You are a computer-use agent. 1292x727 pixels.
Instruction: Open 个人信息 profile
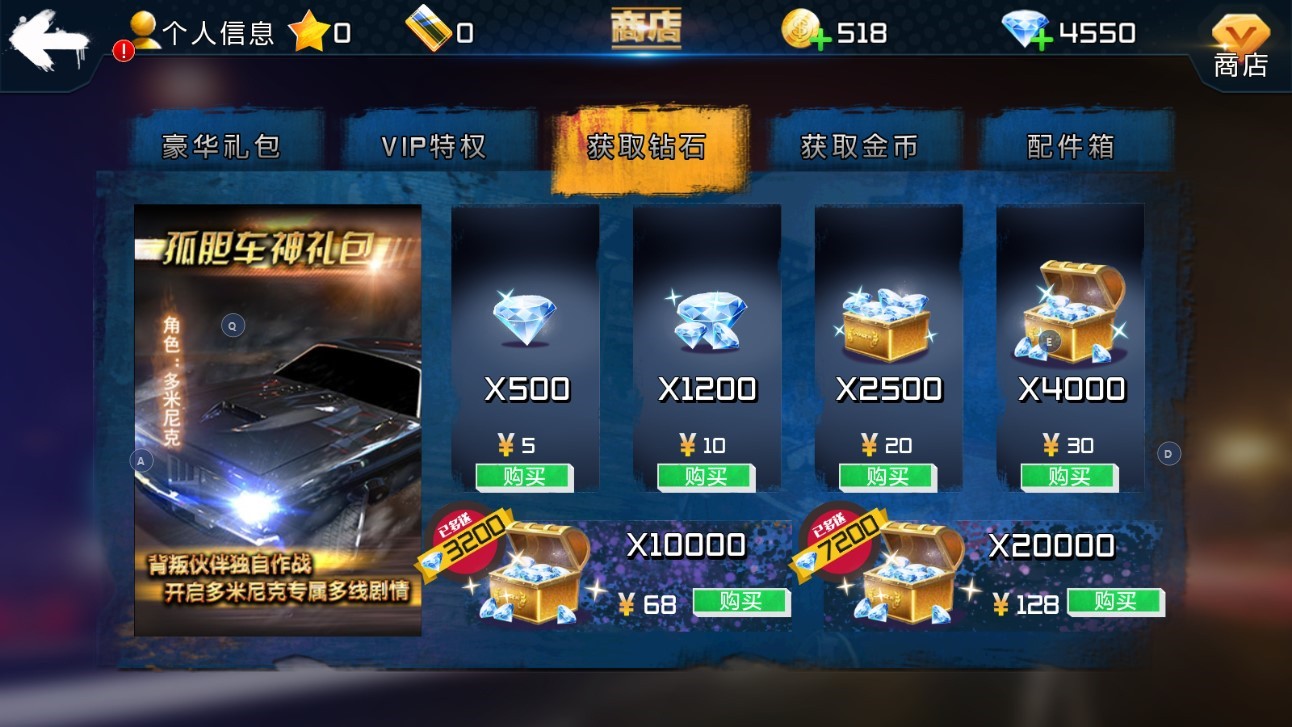(x=203, y=33)
